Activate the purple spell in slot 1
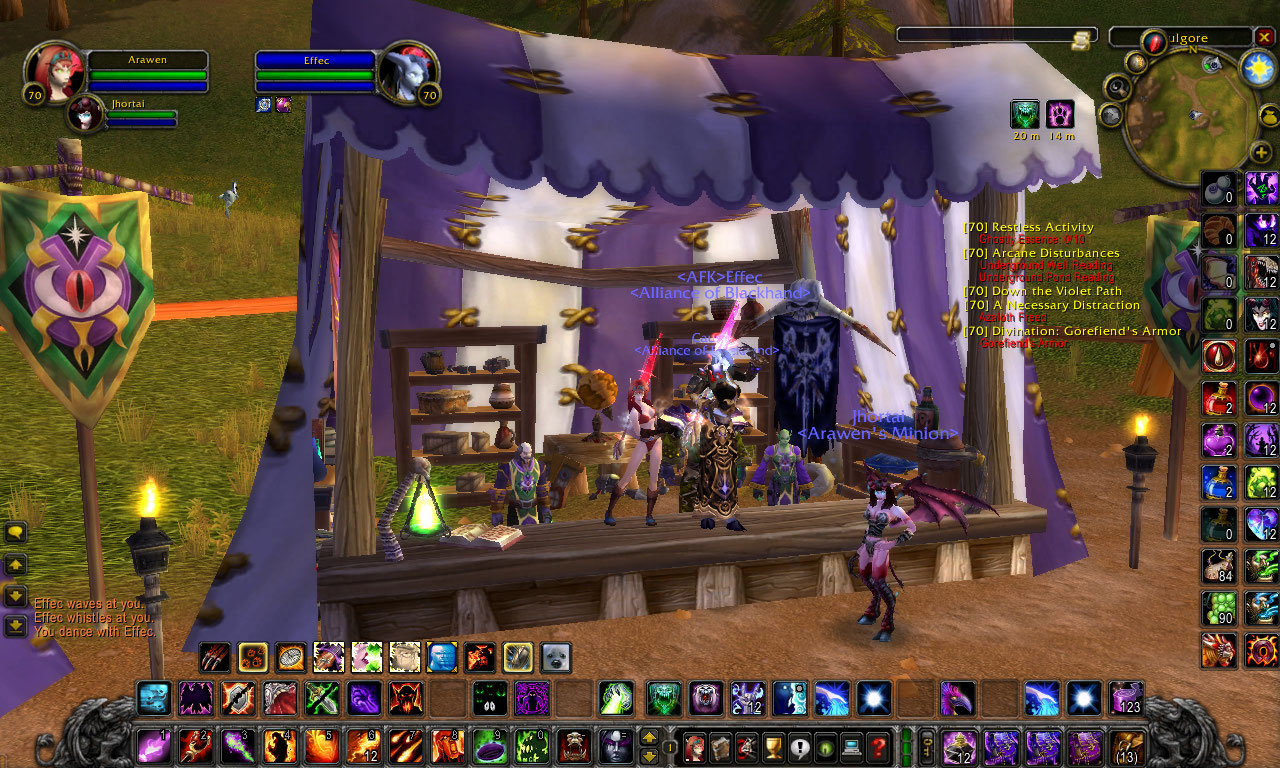1280x768 pixels. pyautogui.click(x=154, y=746)
